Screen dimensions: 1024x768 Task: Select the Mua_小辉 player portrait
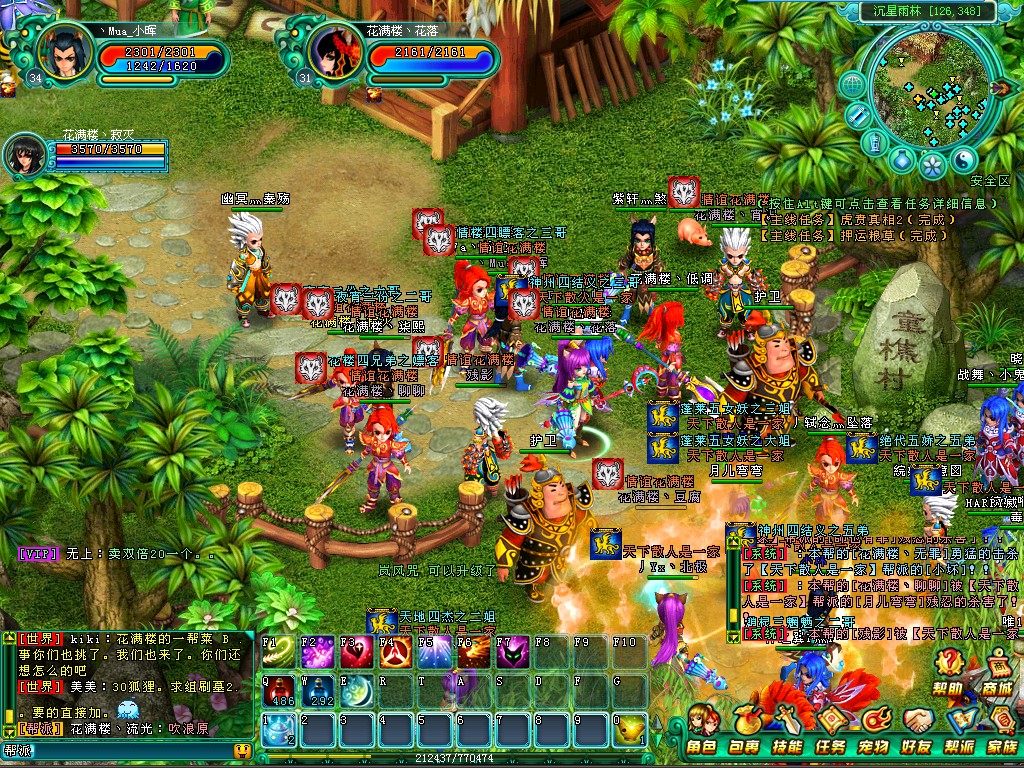point(64,52)
